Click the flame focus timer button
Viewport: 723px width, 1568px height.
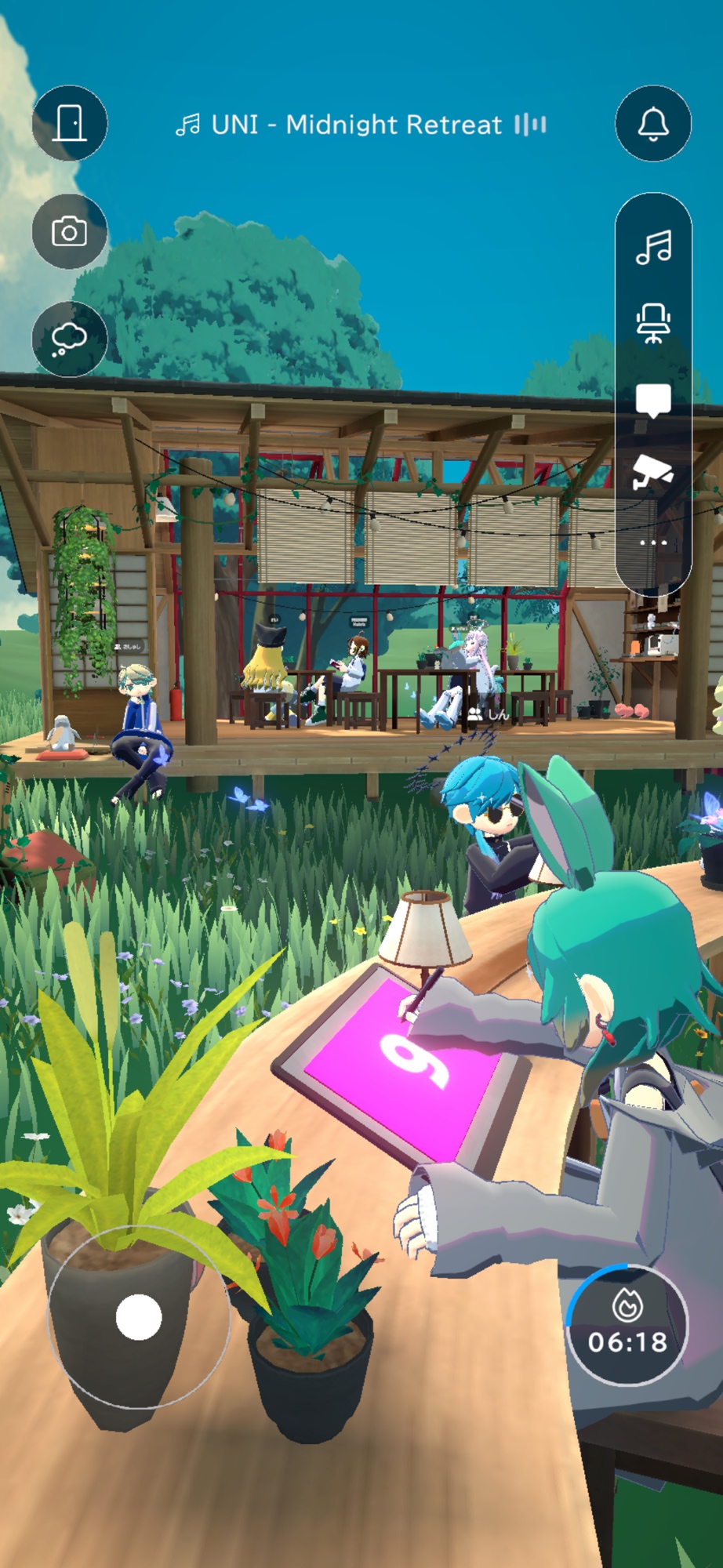[x=627, y=1325]
